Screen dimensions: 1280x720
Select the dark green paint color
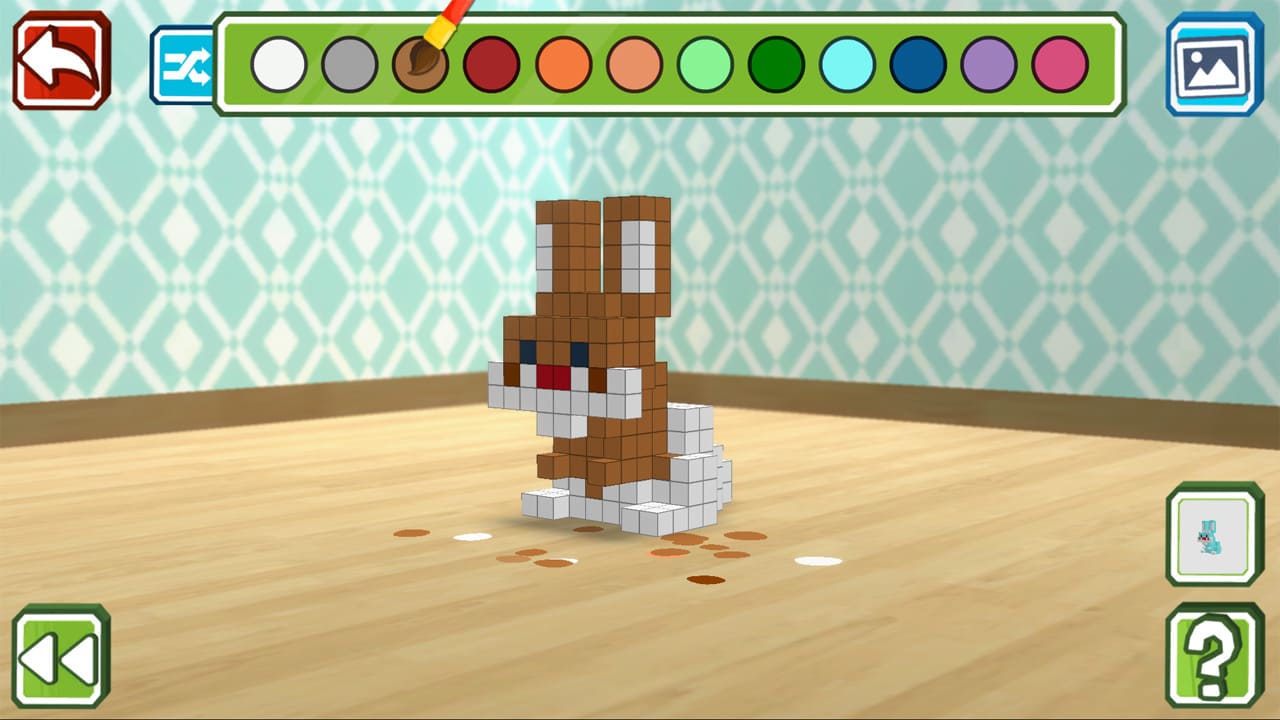pos(775,65)
